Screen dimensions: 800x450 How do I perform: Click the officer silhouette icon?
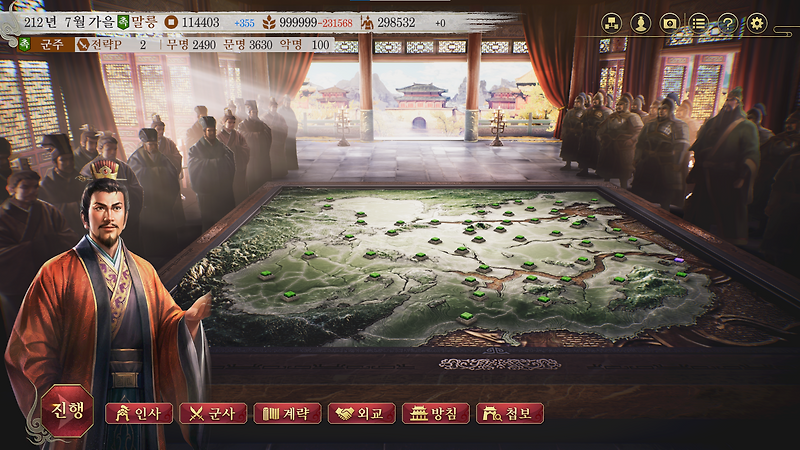click(x=641, y=22)
